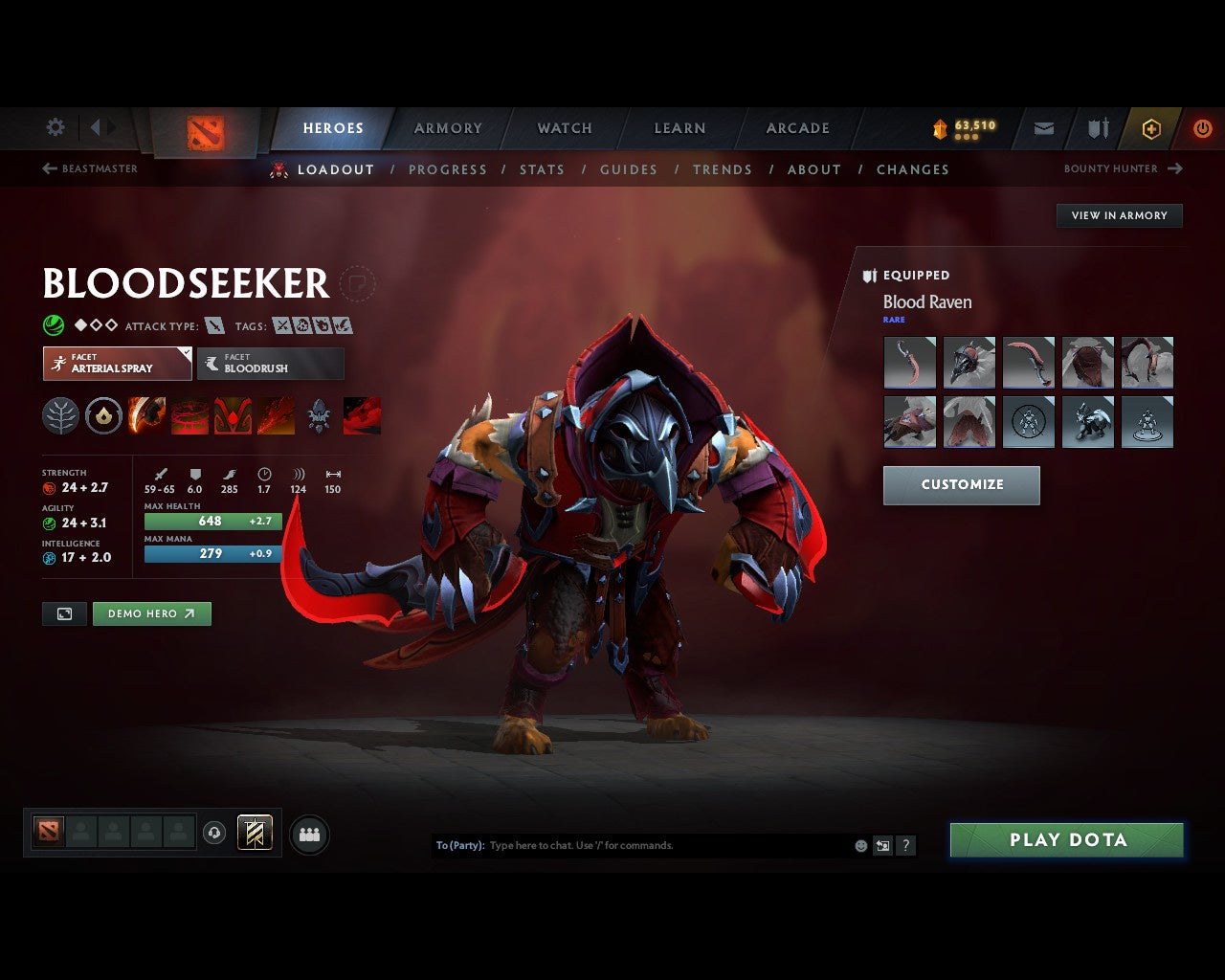The height and width of the screenshot is (980, 1225).
Task: Select the Bloodrush facet
Action: pos(270,364)
